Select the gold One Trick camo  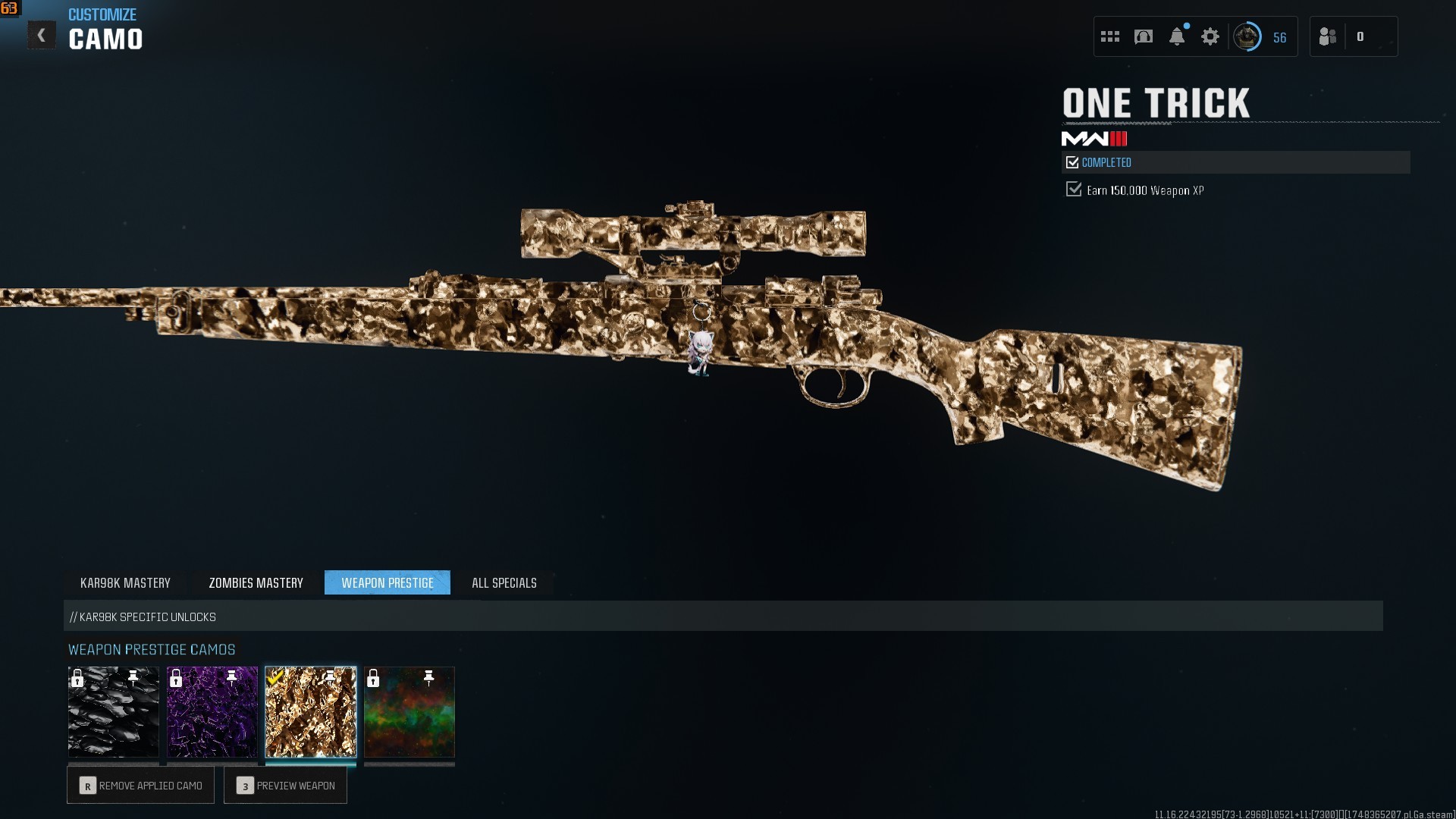click(311, 712)
